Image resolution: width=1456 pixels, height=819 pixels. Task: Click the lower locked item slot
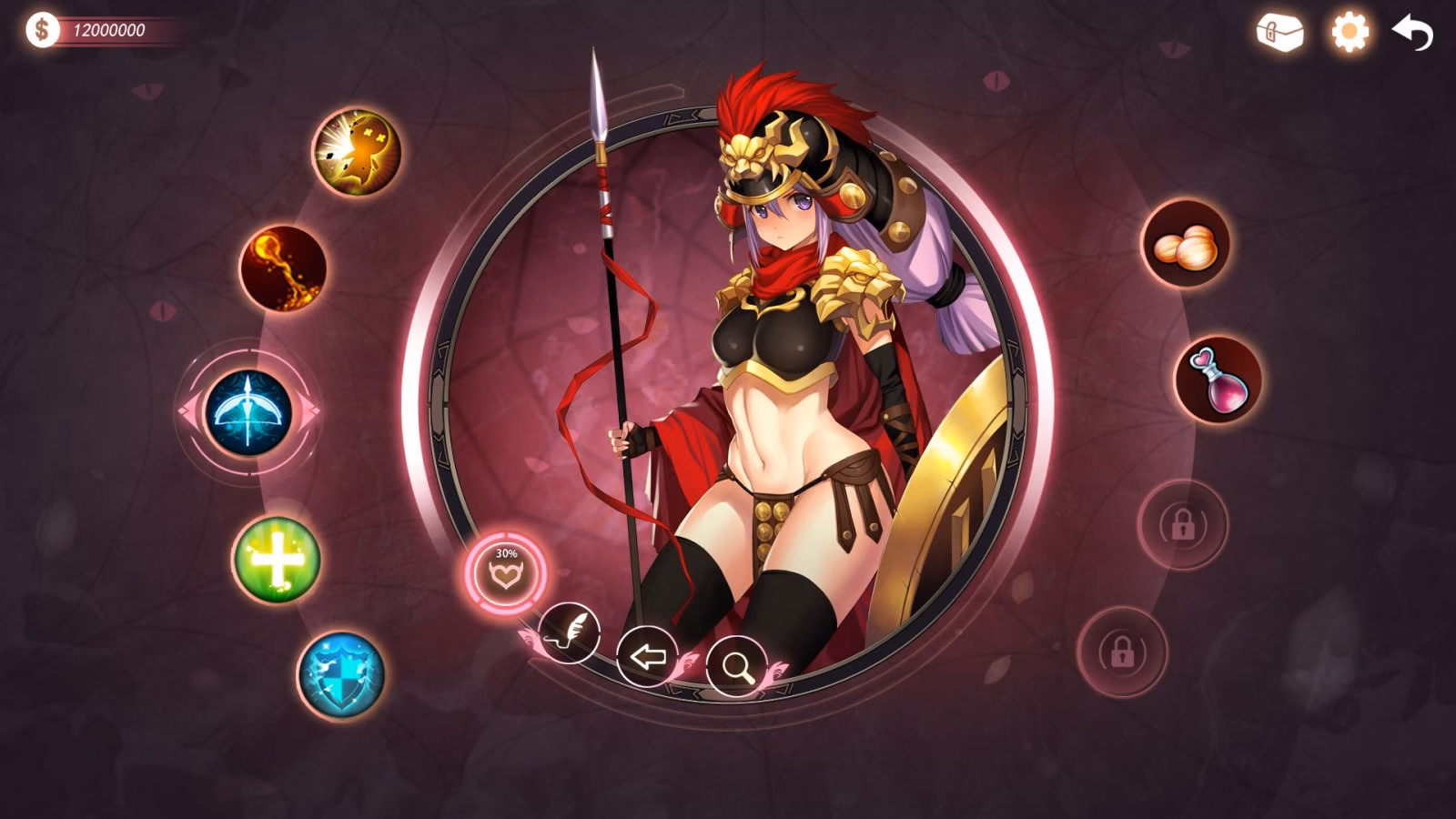click(1120, 653)
